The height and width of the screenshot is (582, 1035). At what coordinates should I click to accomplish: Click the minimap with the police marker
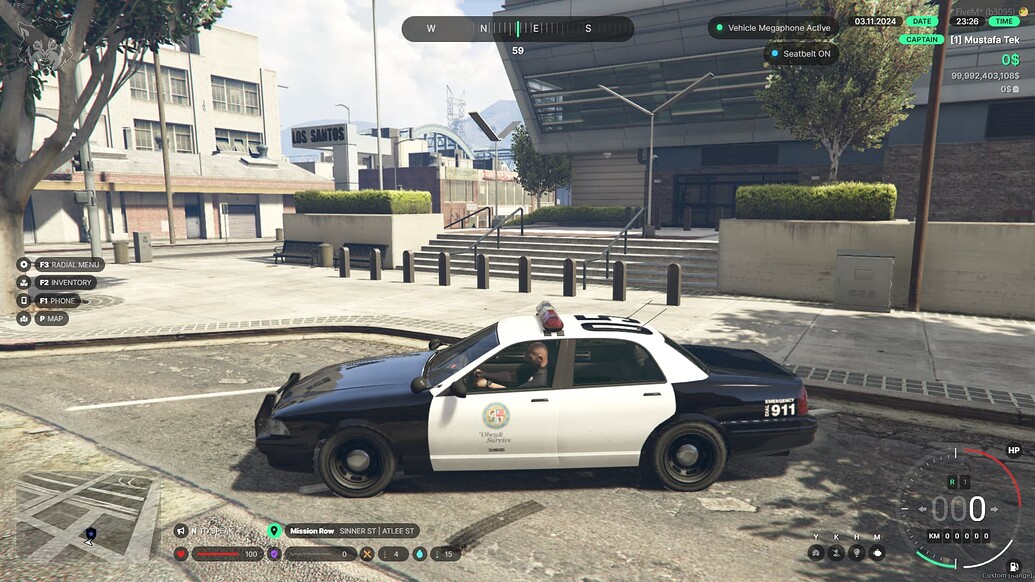pos(87,517)
